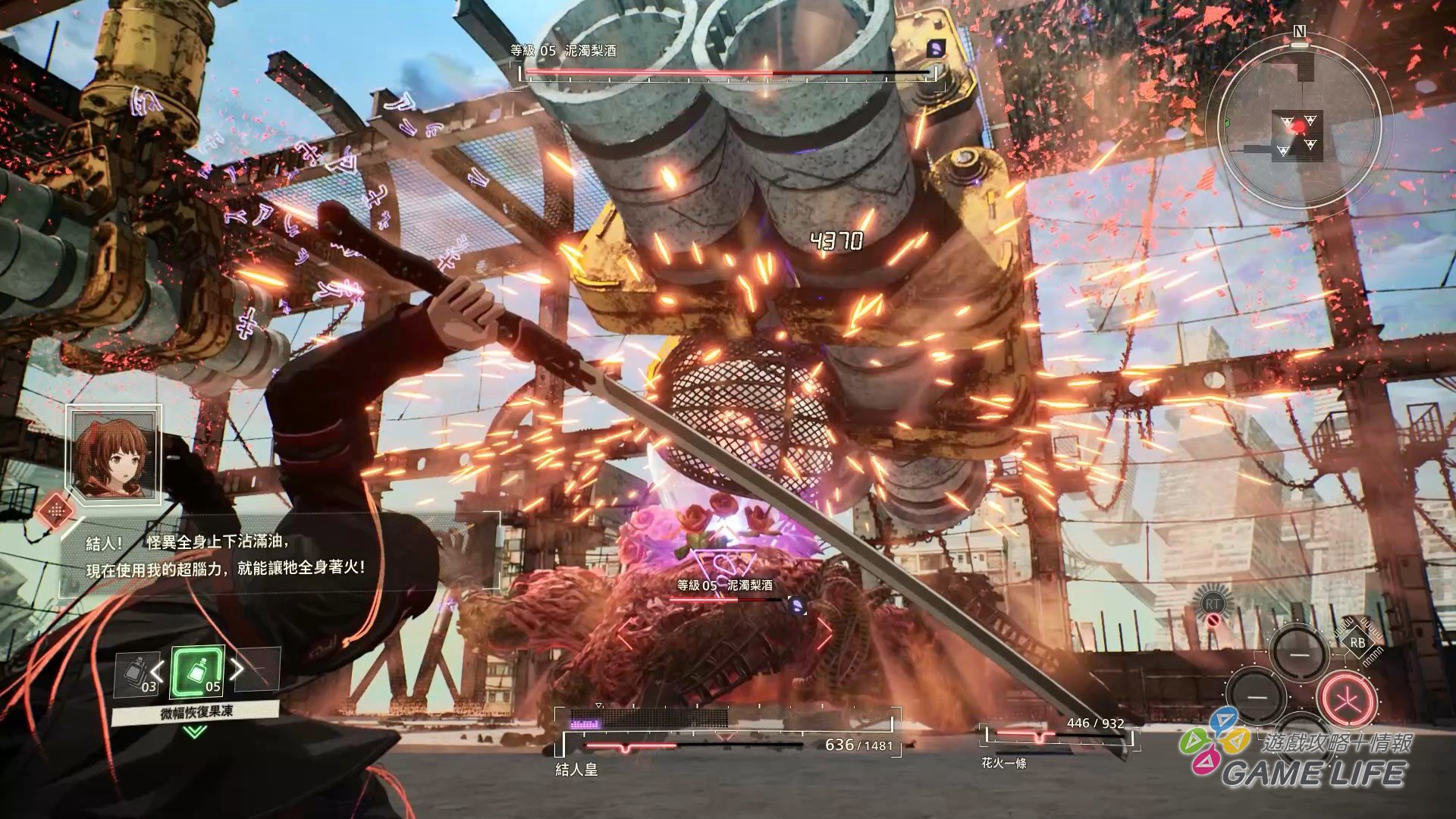The image size is (1456, 819).
Task: Choose the grey bottle item with count 03
Action: (x=137, y=674)
